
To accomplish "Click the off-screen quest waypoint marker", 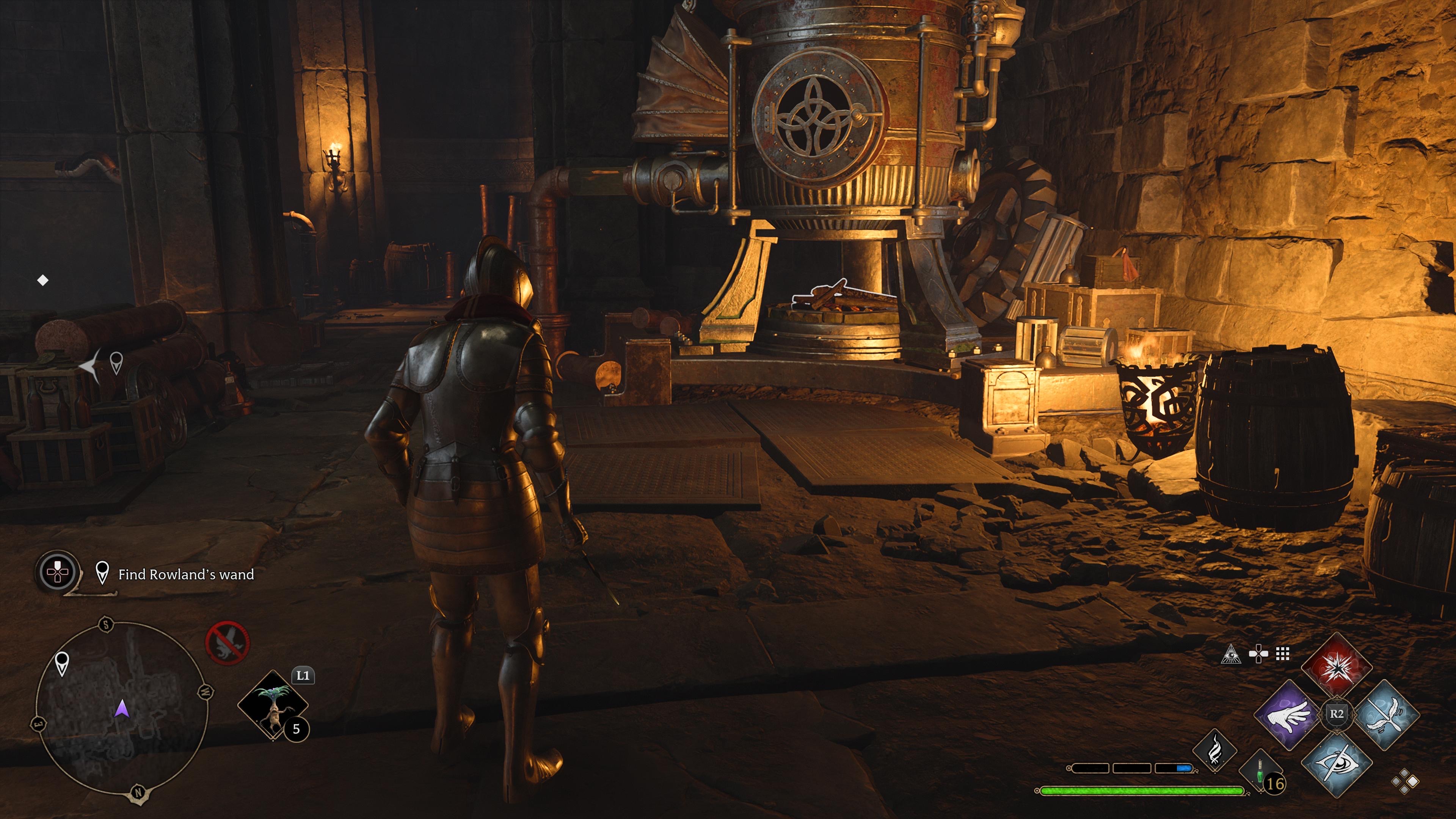I will click(x=116, y=362).
